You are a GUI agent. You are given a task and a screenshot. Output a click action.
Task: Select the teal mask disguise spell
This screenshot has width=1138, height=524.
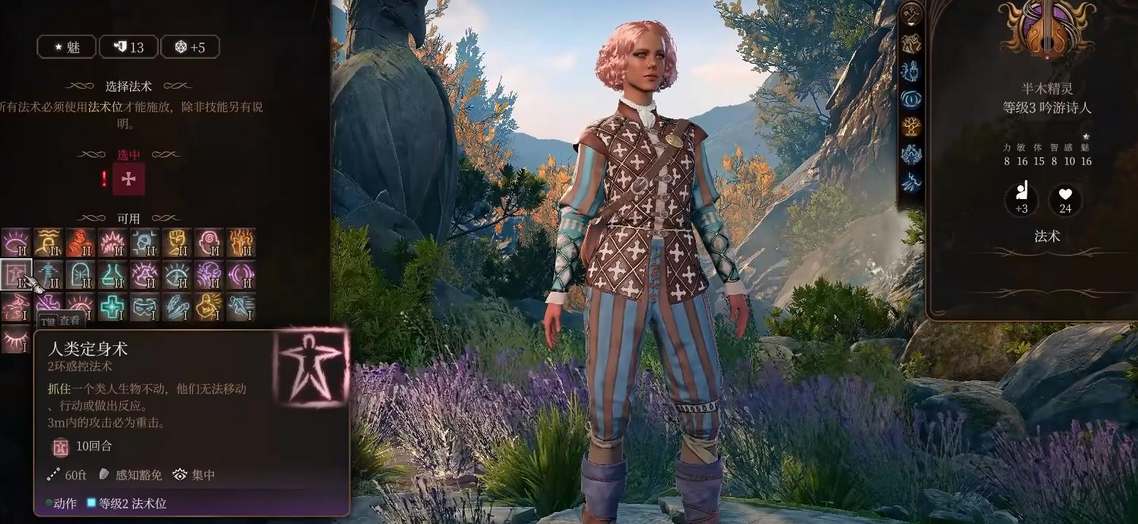144,306
